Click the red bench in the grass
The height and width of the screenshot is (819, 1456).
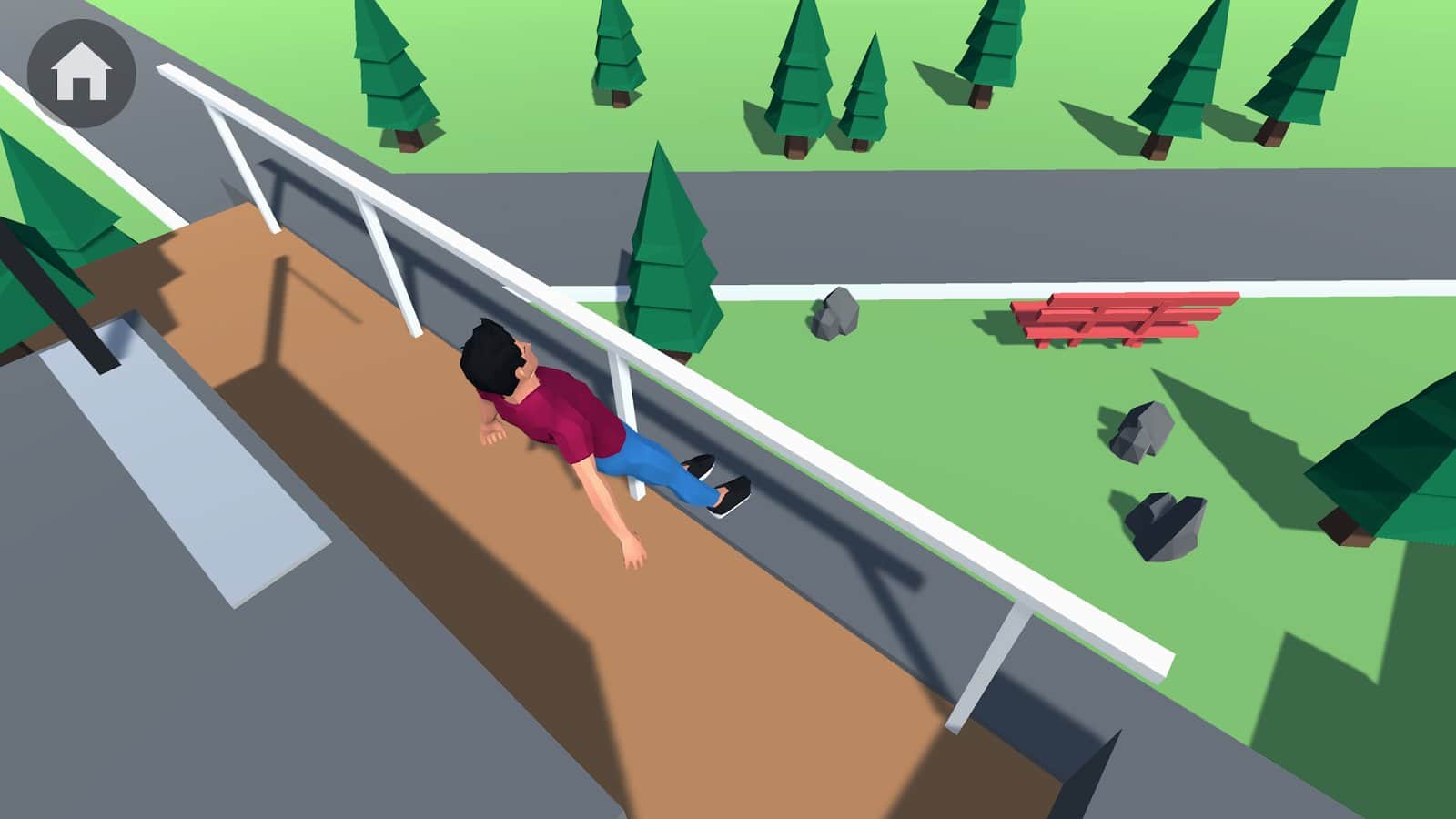(x=1119, y=318)
